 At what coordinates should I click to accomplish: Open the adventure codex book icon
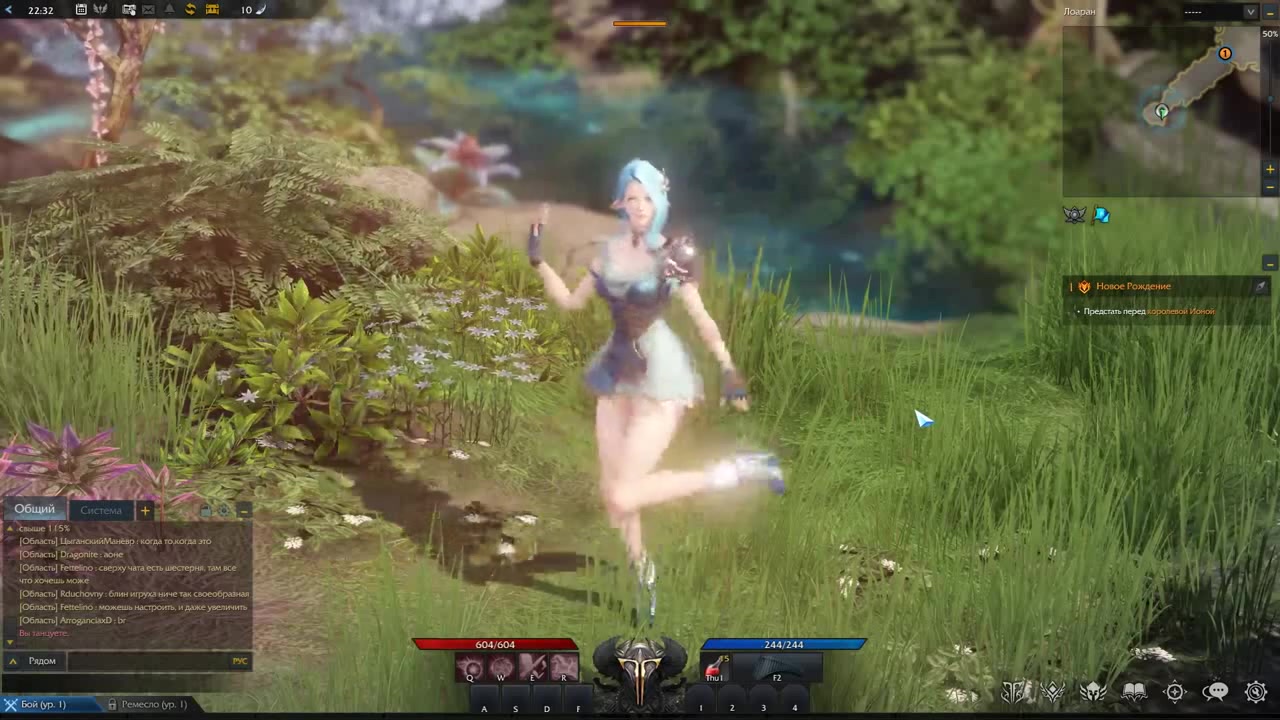(1135, 691)
